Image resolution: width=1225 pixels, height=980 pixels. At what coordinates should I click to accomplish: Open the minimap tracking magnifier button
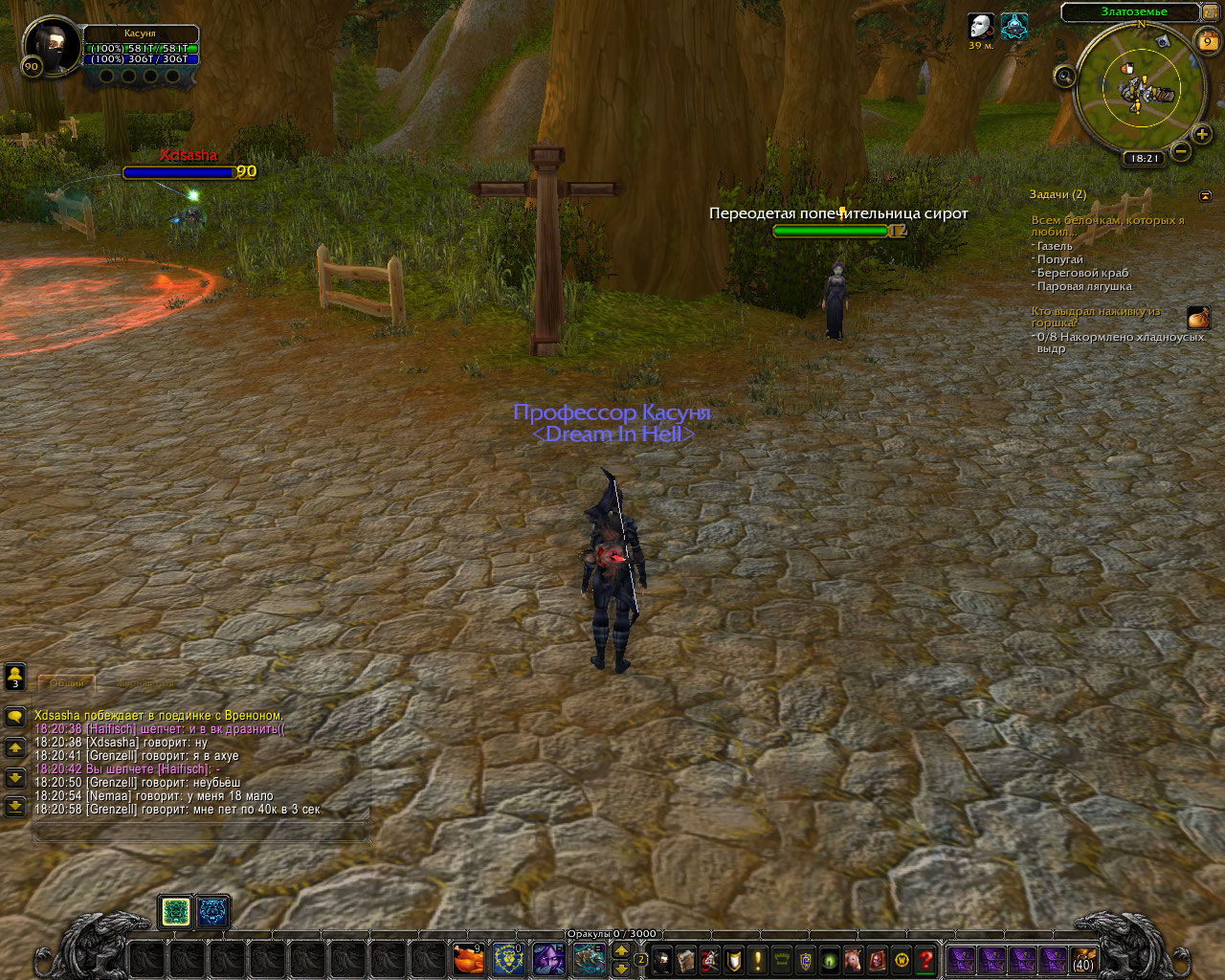1064,77
